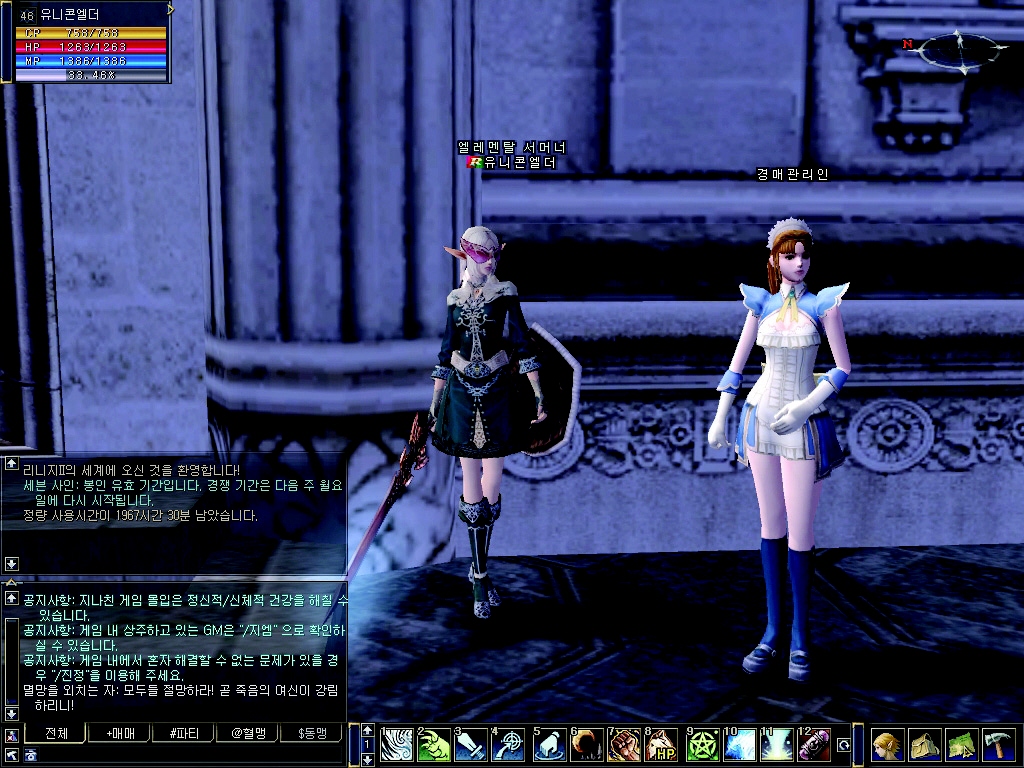Activate the sword attack skill in slot 3
This screenshot has width=1024, height=768.
[x=472, y=745]
